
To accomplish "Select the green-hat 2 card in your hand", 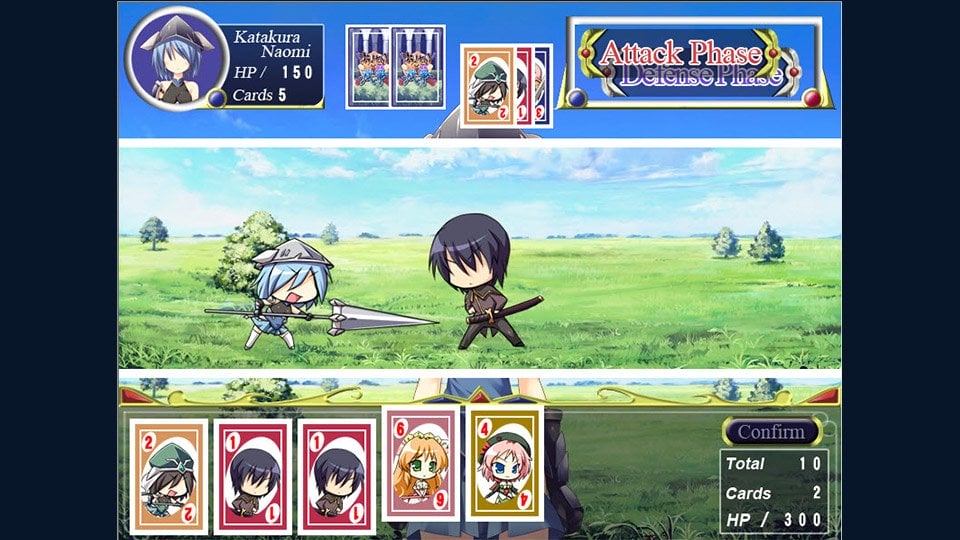I will point(168,475).
